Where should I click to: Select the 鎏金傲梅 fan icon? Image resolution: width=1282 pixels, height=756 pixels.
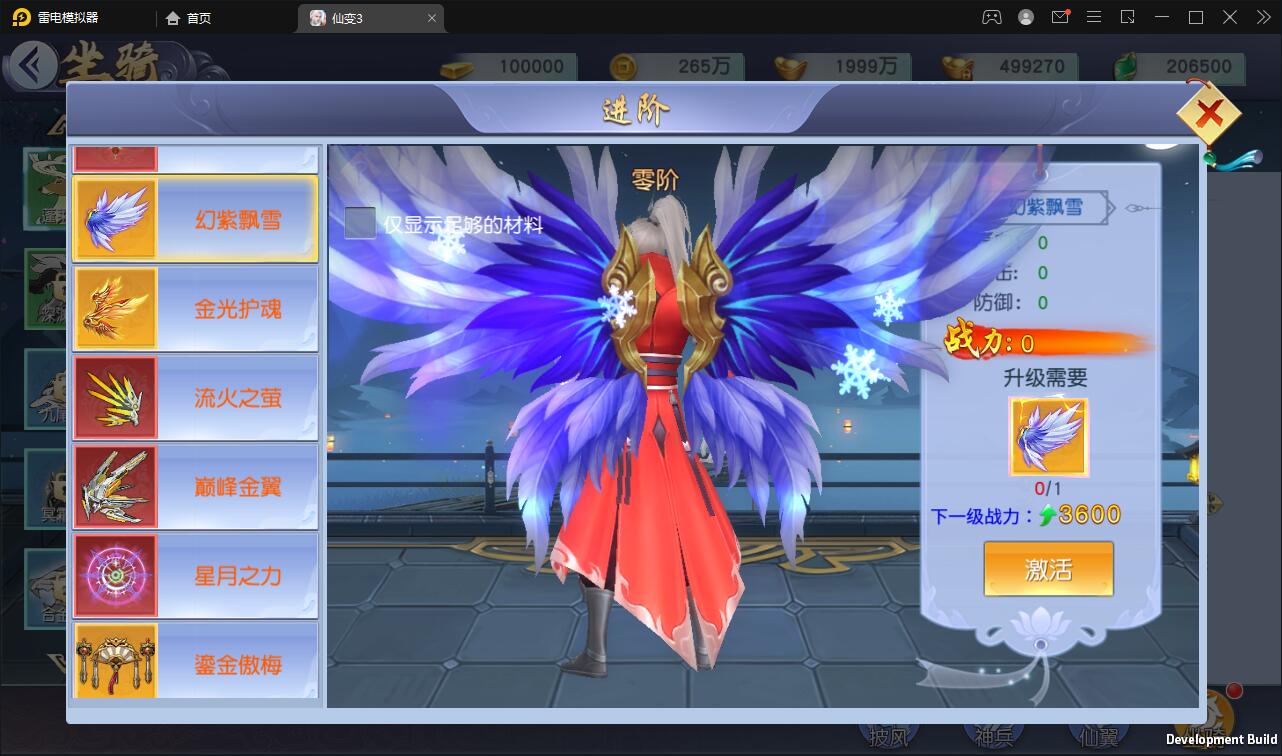pos(116,661)
